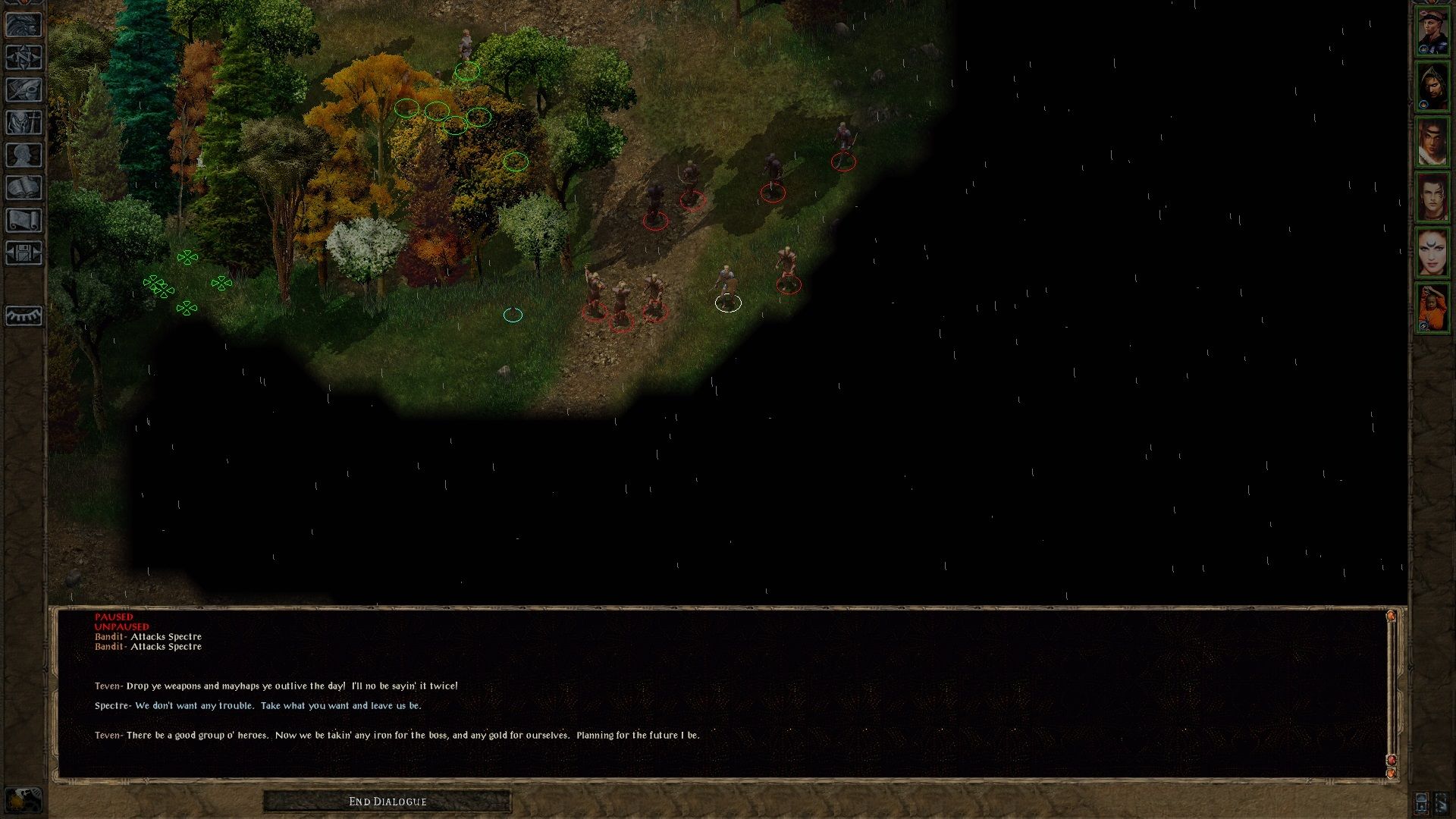Toggle the closed eye sidebar button
The height and width of the screenshot is (819, 1456).
(x=24, y=315)
